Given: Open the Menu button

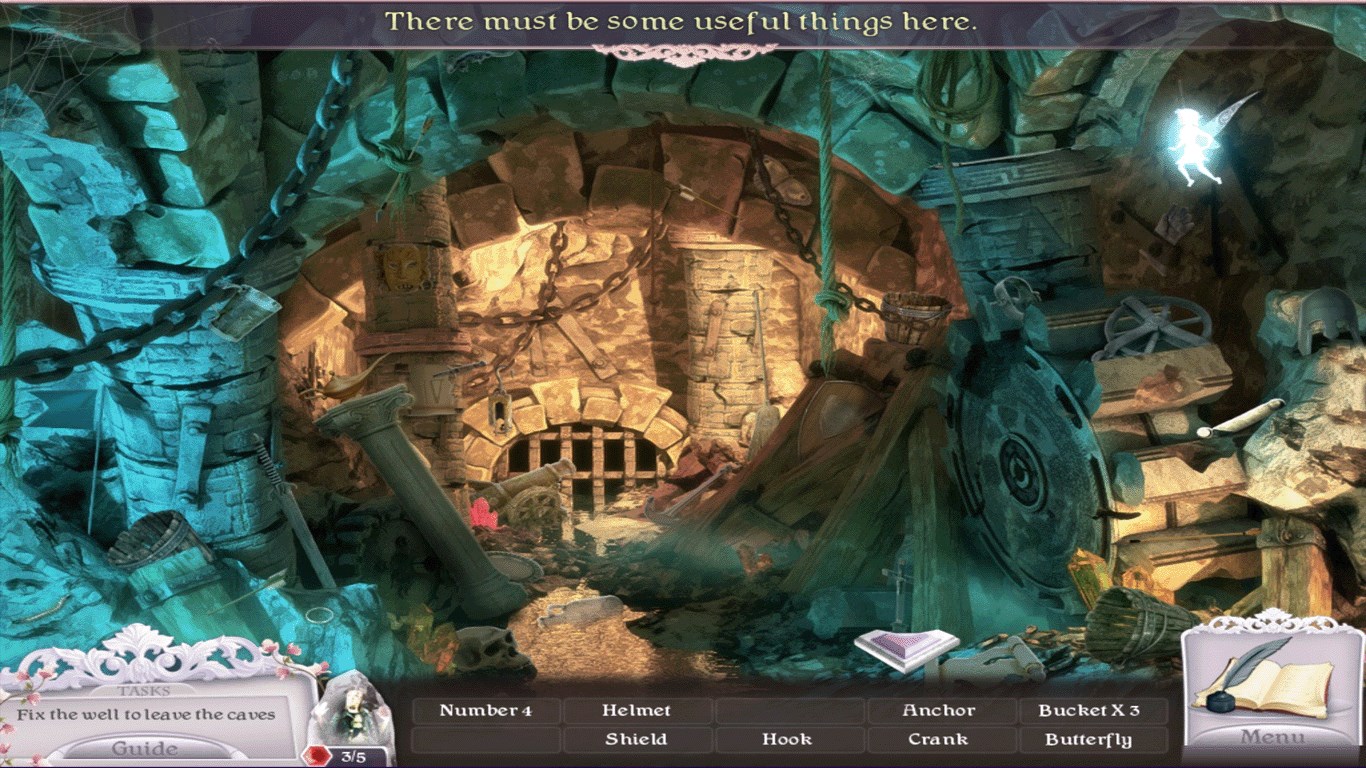Looking at the screenshot, I should [1273, 738].
